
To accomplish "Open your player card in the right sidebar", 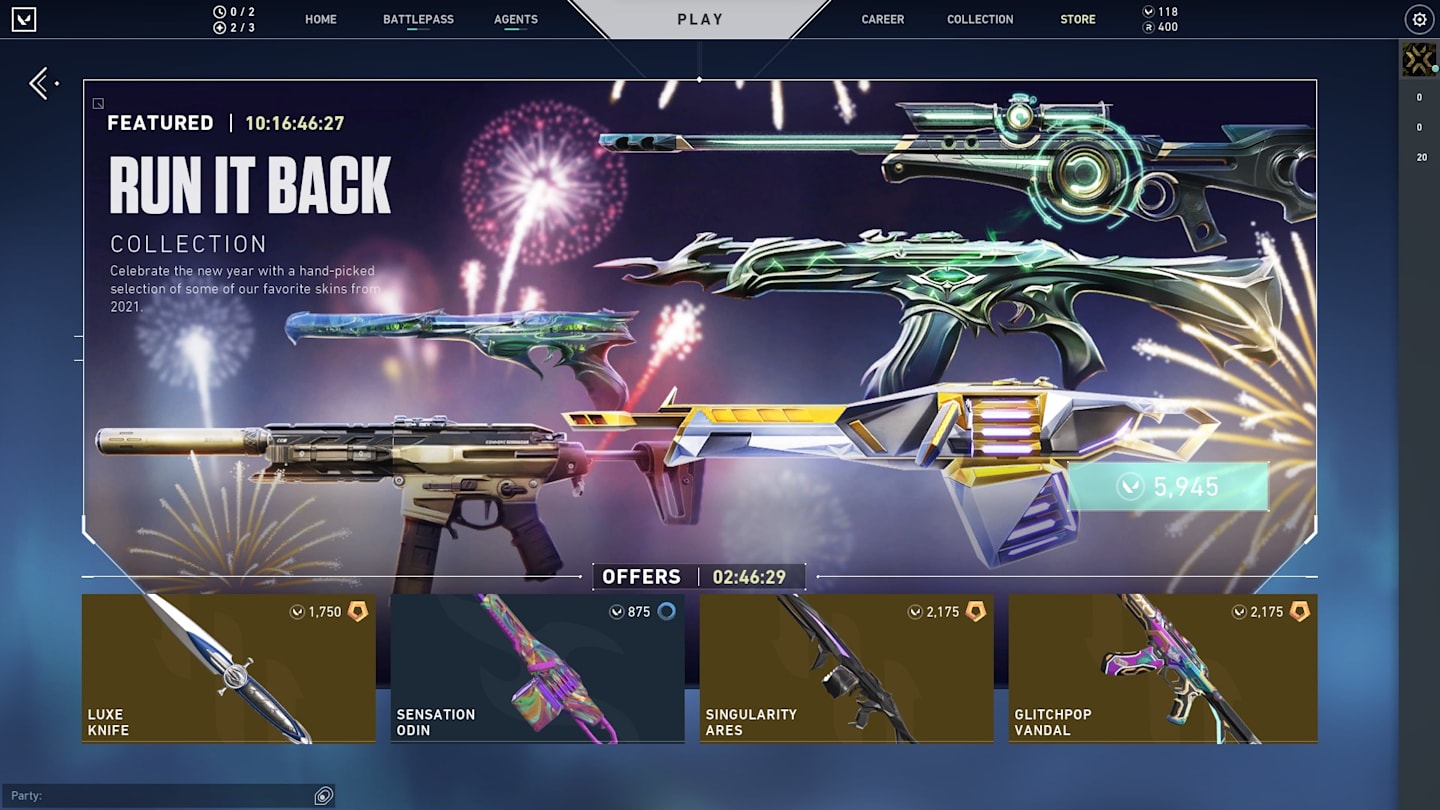I will [x=1417, y=58].
